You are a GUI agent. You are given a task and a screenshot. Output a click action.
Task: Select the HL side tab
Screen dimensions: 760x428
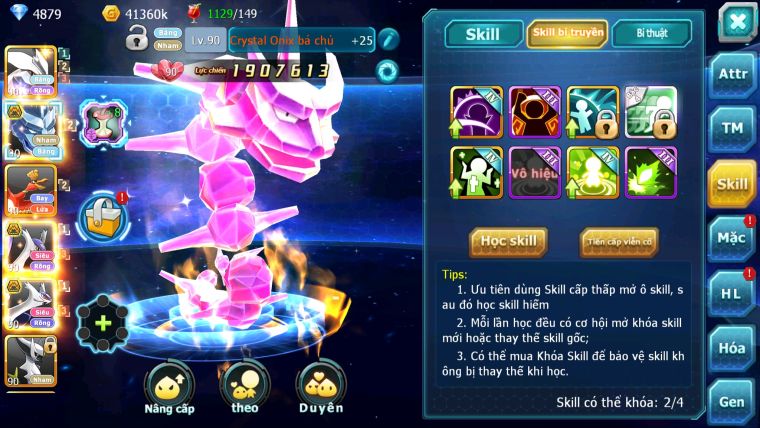[x=731, y=292]
